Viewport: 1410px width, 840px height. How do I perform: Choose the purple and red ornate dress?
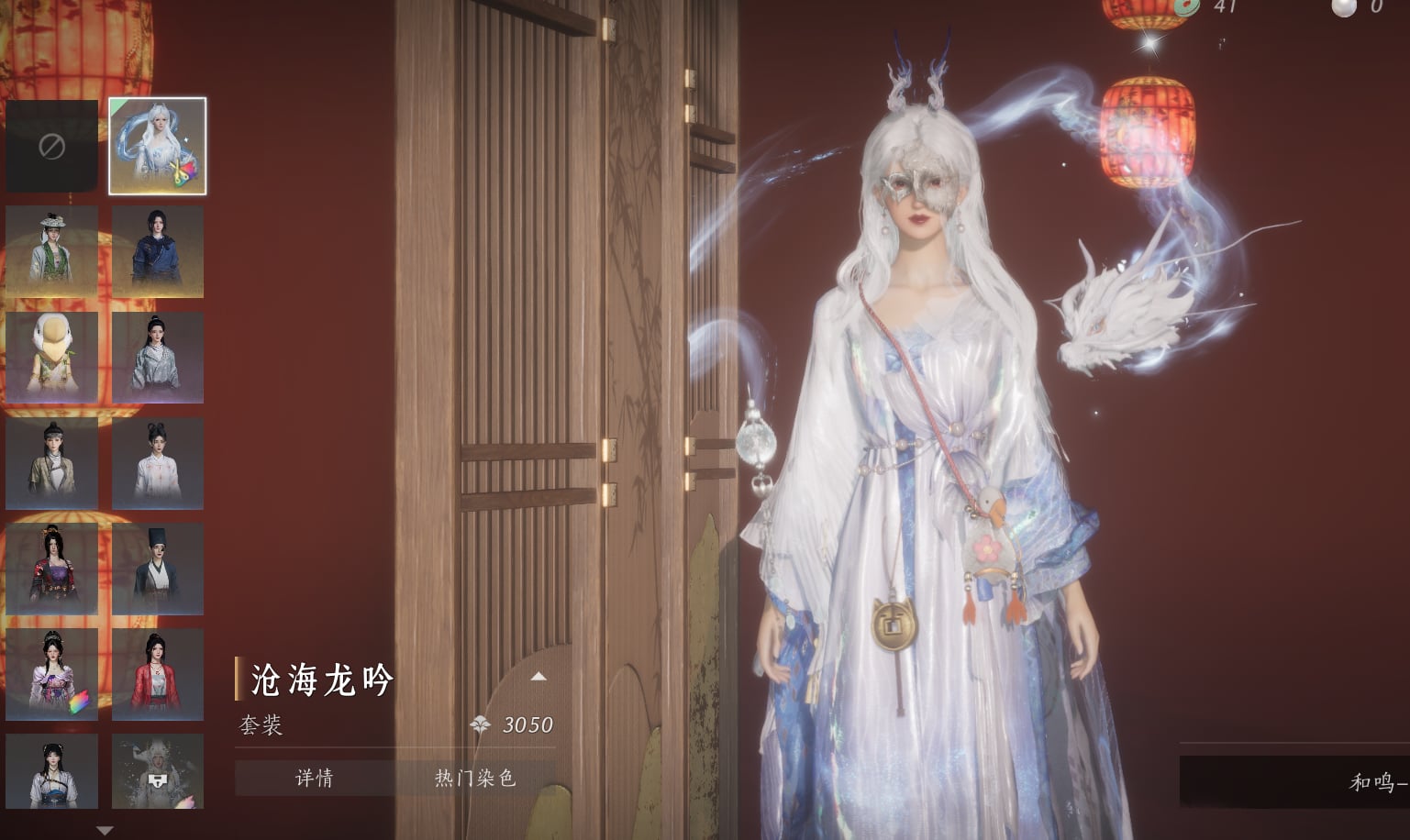[x=52, y=569]
